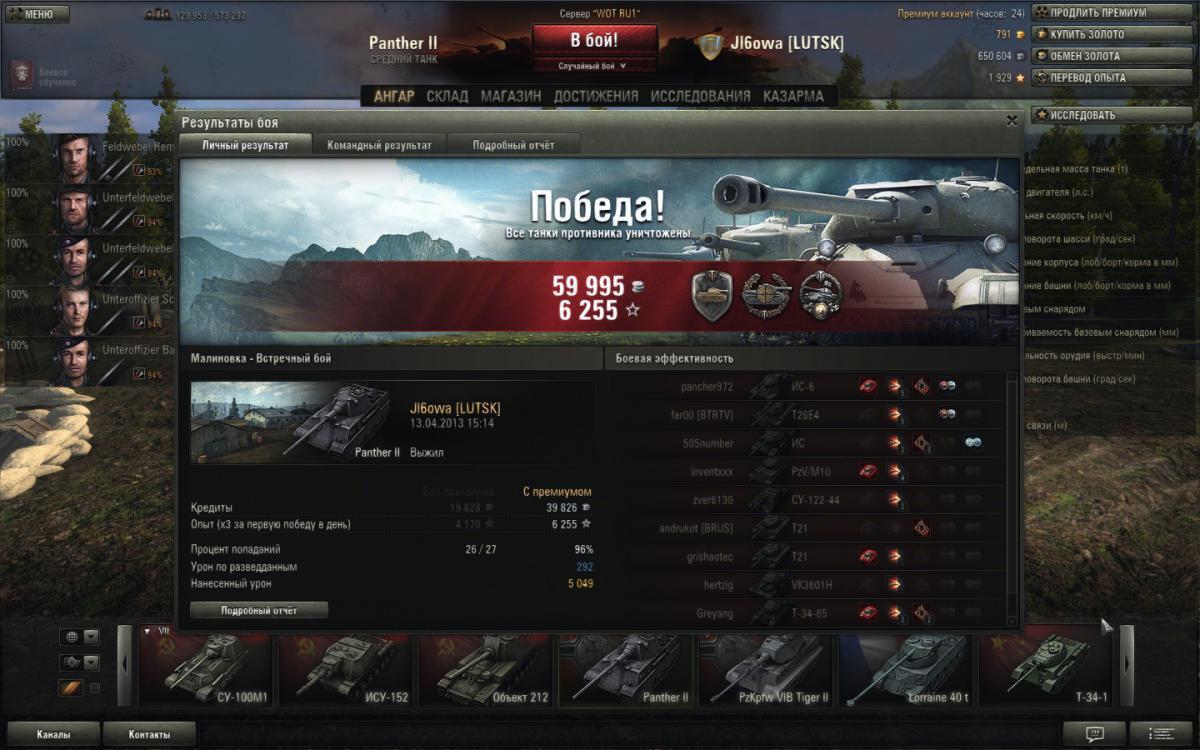Open the Случайный бой battle type dropdown

coord(594,66)
